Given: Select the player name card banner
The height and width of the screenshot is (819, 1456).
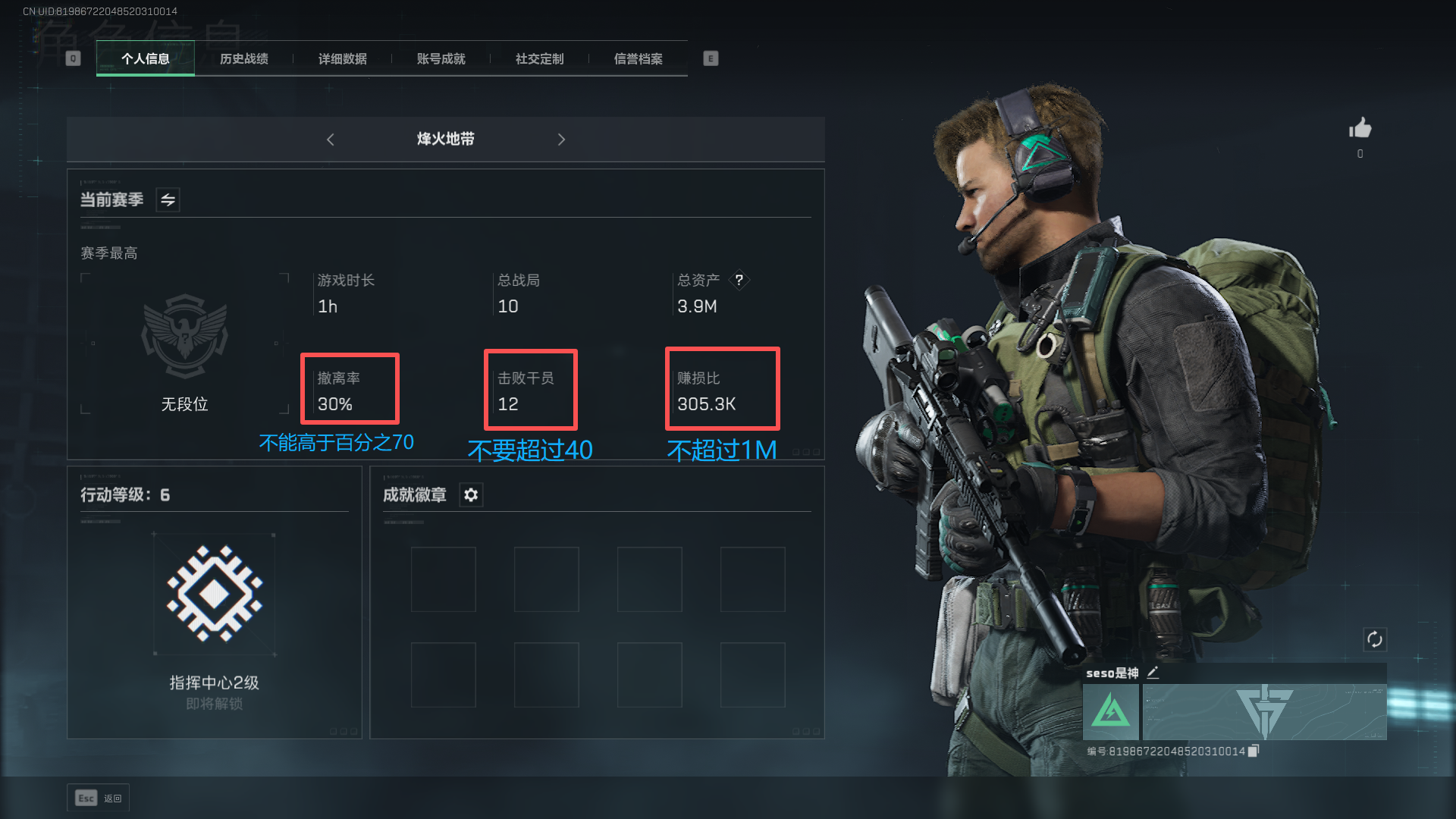Looking at the screenshot, I should click(1264, 712).
